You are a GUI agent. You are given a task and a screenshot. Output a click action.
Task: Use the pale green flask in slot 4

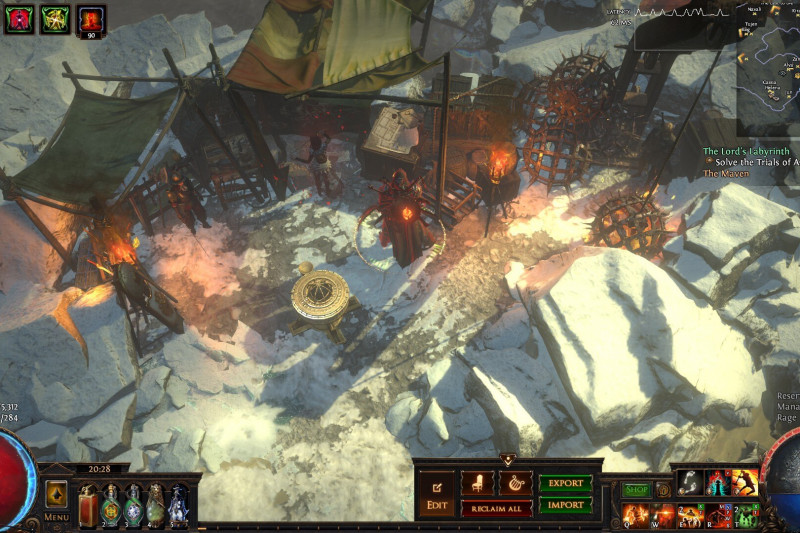(x=155, y=502)
